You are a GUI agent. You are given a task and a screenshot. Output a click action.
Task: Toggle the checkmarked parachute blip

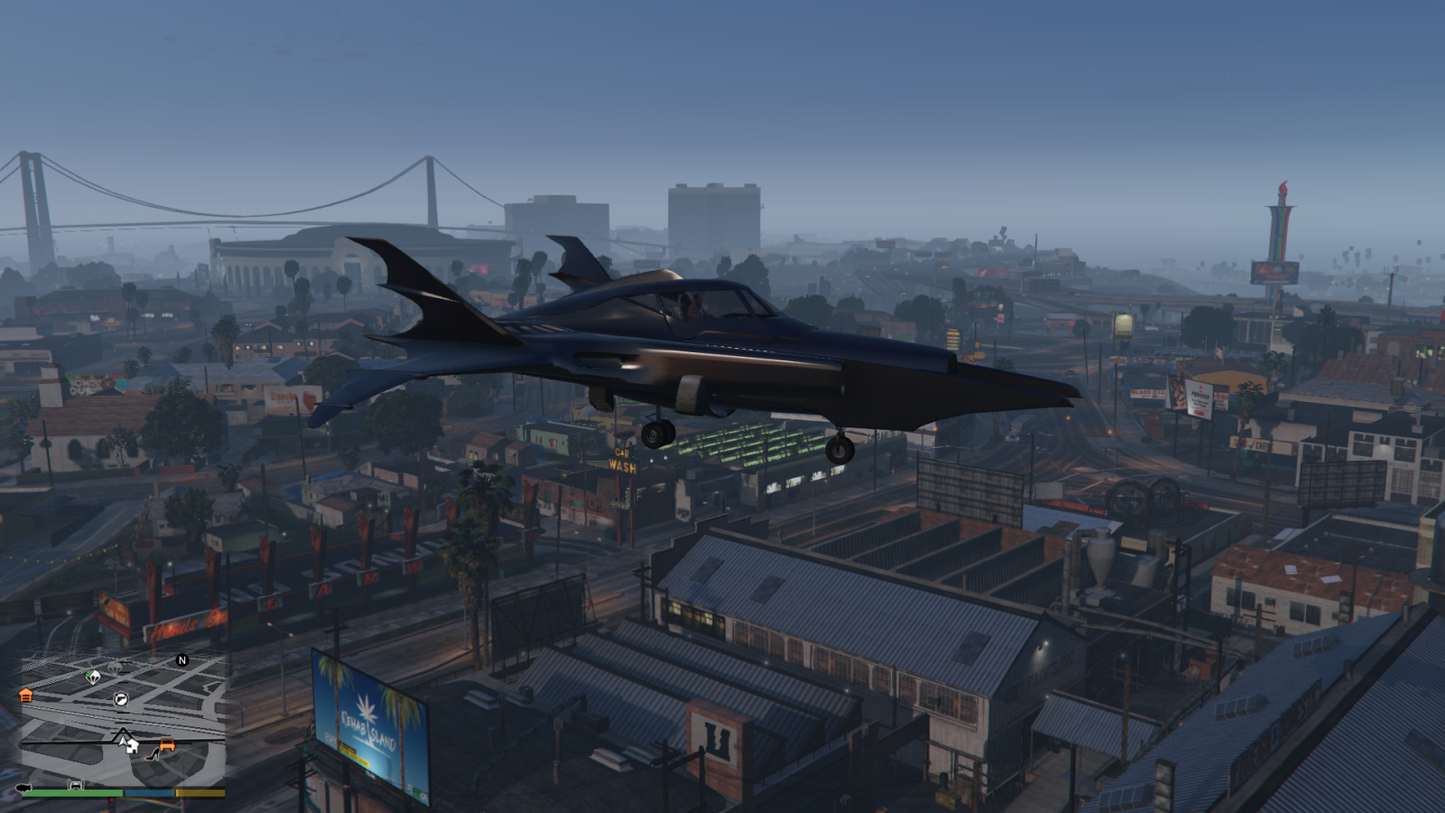(x=91, y=676)
